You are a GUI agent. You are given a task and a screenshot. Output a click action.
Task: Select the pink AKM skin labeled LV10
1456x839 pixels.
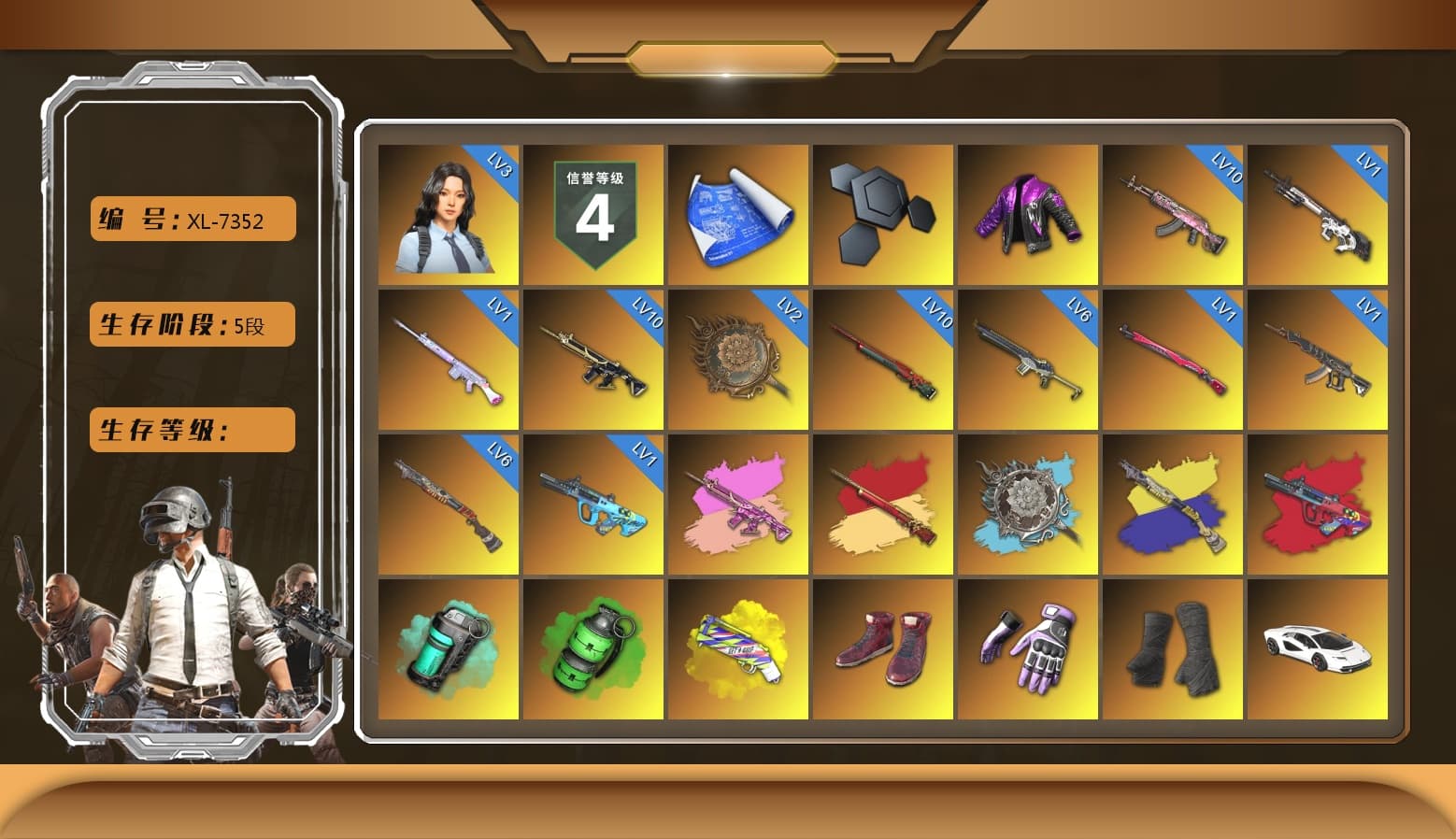coord(1173,213)
